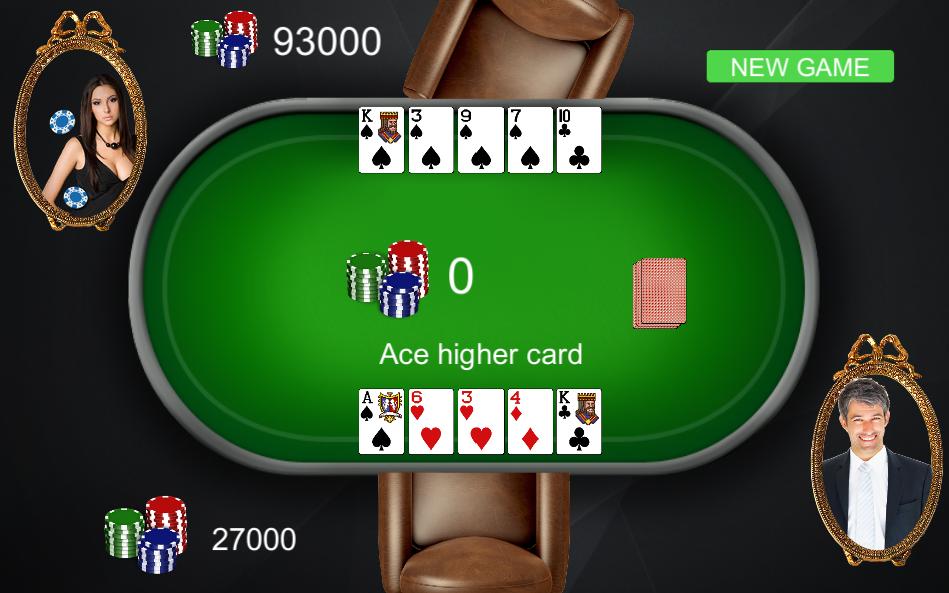Click the opponent's King of spades card

pyautogui.click(x=381, y=140)
